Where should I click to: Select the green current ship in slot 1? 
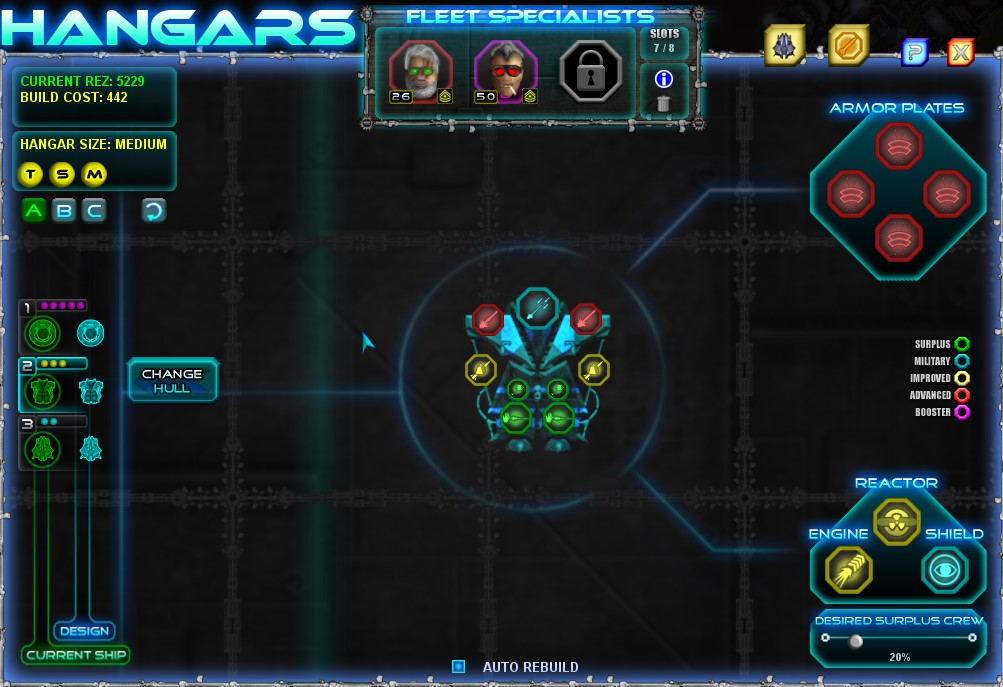click(43, 333)
